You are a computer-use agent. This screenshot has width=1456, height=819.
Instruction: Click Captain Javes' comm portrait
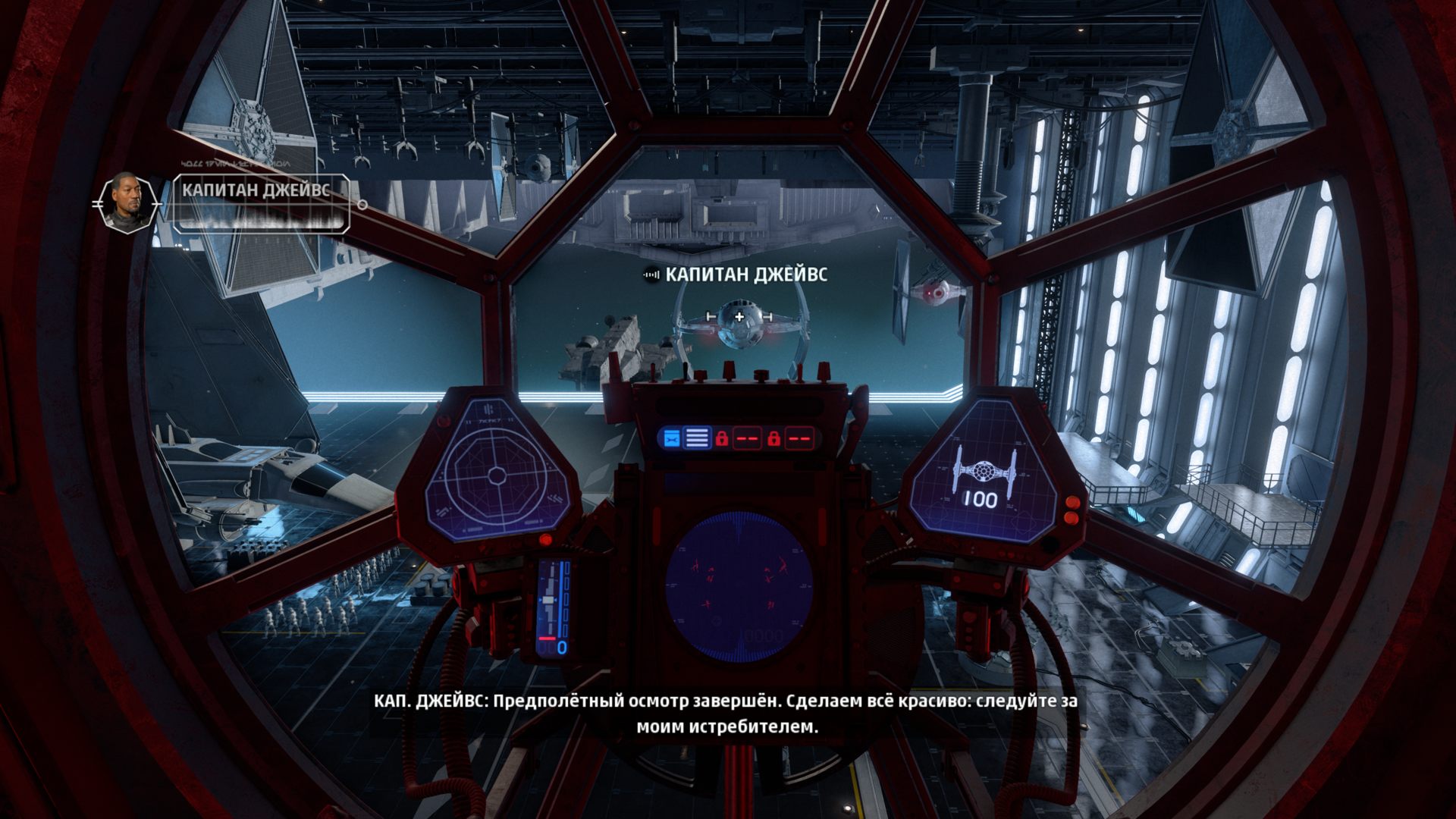pyautogui.click(x=126, y=202)
